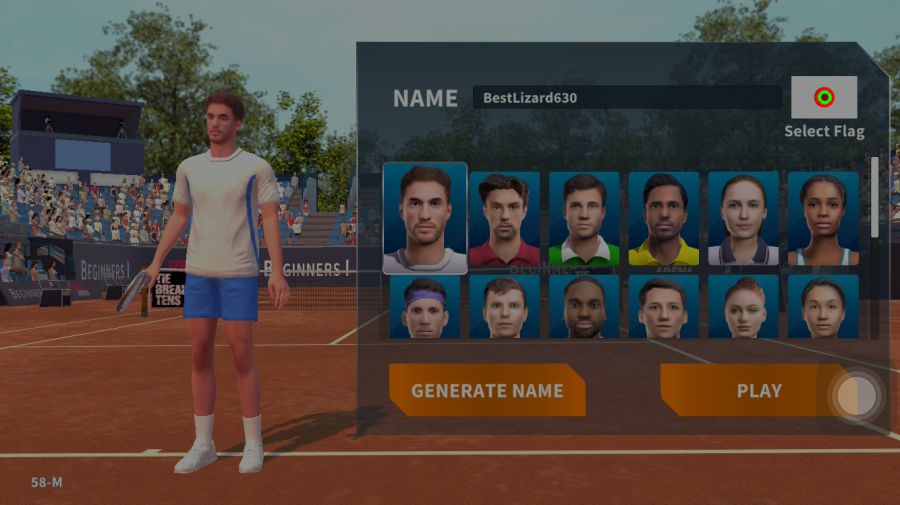Image resolution: width=900 pixels, height=505 pixels.
Task: Choose the player portrait wearing a red shirt
Action: pyautogui.click(x=504, y=219)
